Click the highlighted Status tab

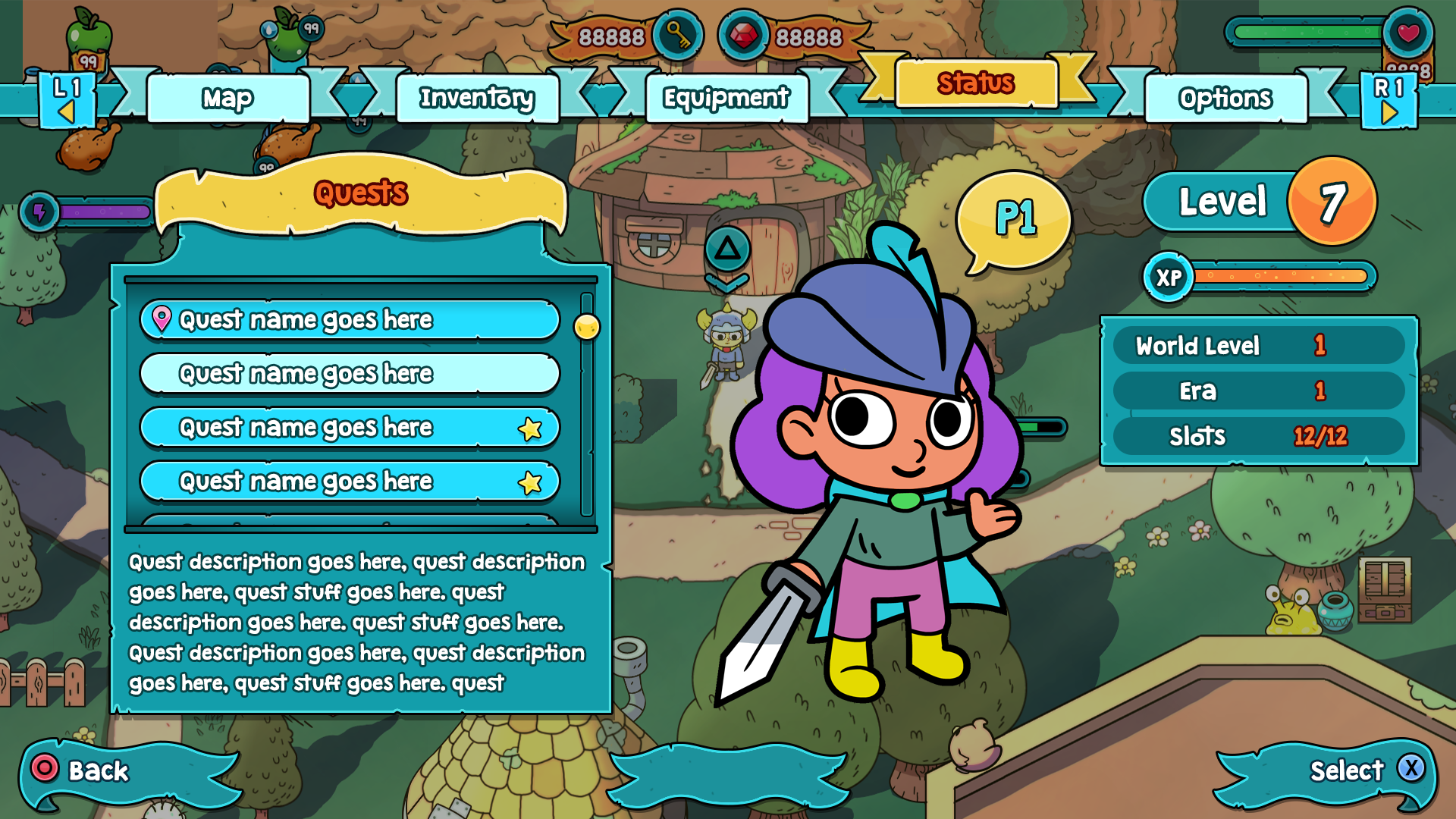click(976, 83)
